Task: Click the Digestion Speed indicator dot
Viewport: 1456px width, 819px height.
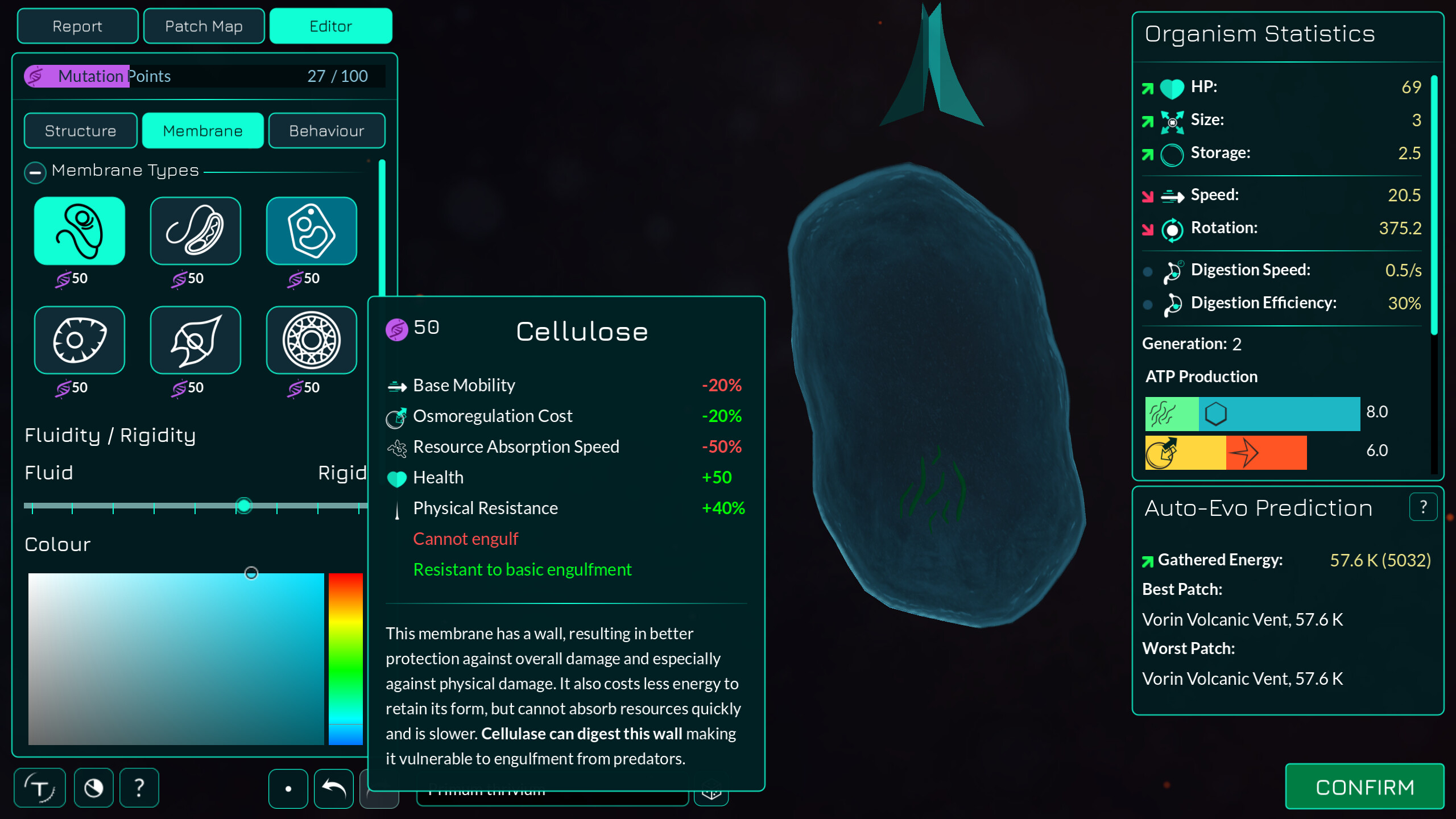Action: 1147,272
